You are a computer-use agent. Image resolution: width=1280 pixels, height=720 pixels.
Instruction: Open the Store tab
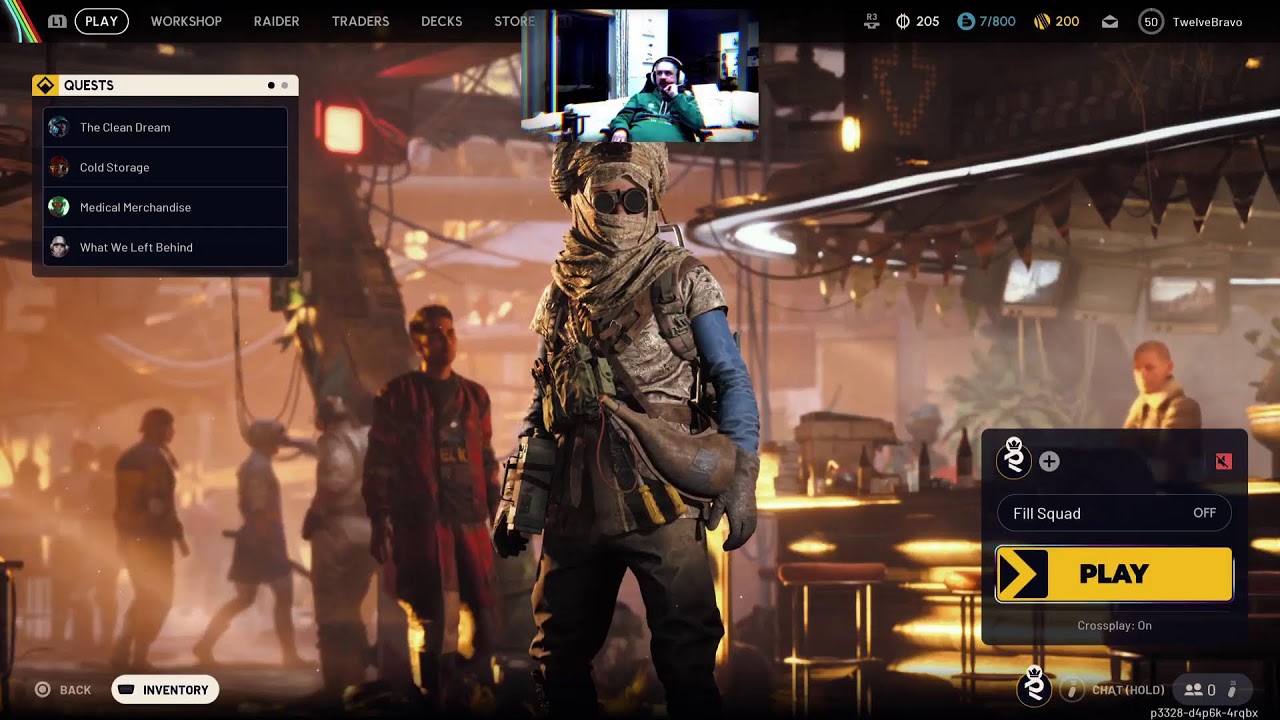[x=514, y=21]
